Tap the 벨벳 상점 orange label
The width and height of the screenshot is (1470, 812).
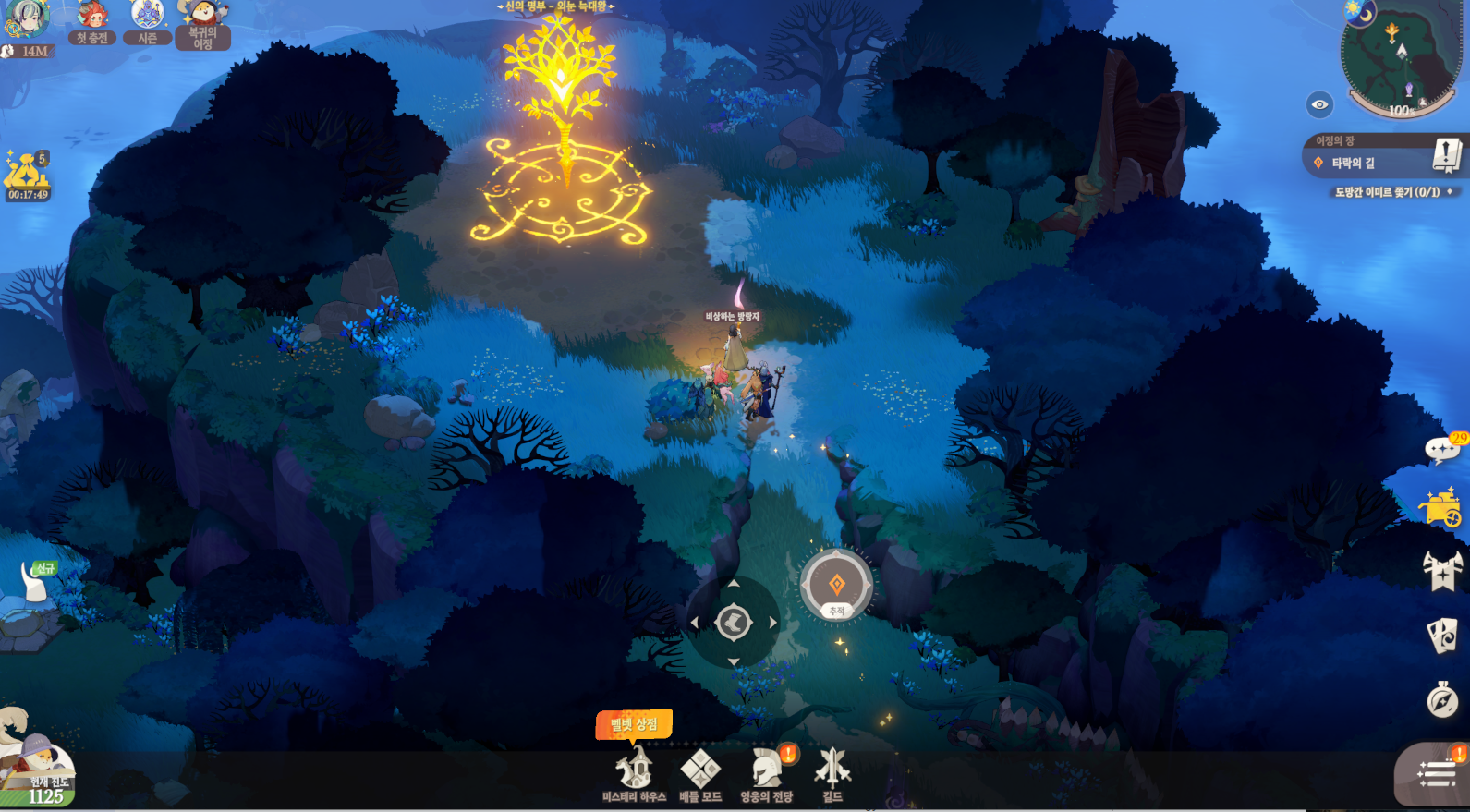tap(634, 724)
